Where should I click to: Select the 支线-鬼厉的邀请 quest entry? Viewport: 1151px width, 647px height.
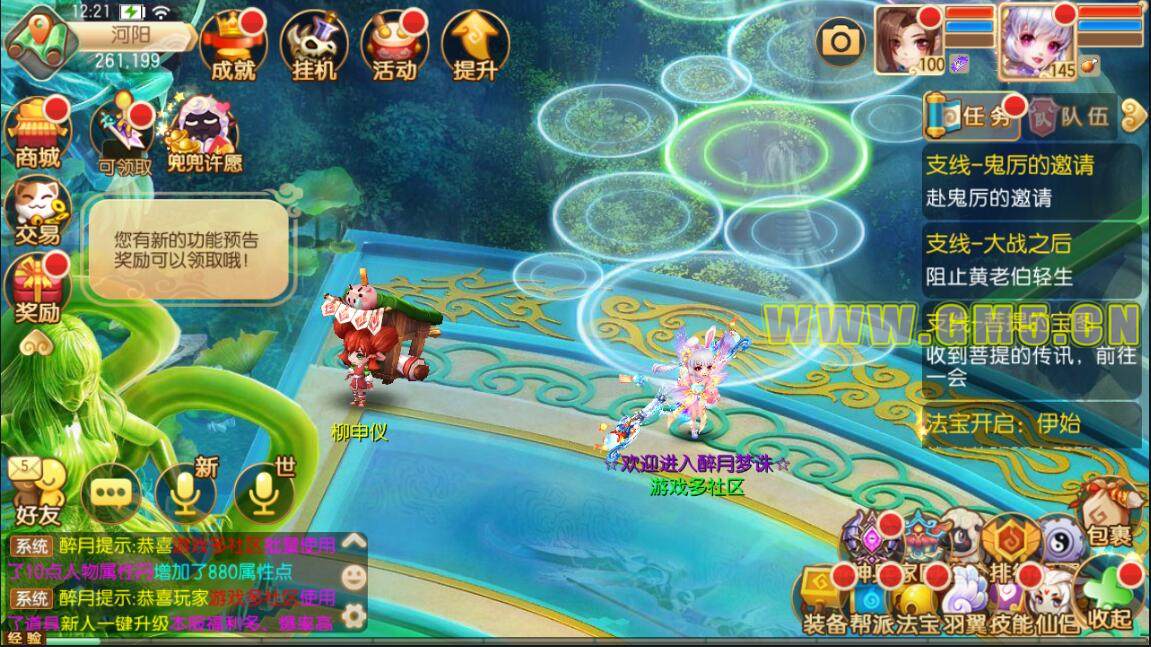point(1030,179)
